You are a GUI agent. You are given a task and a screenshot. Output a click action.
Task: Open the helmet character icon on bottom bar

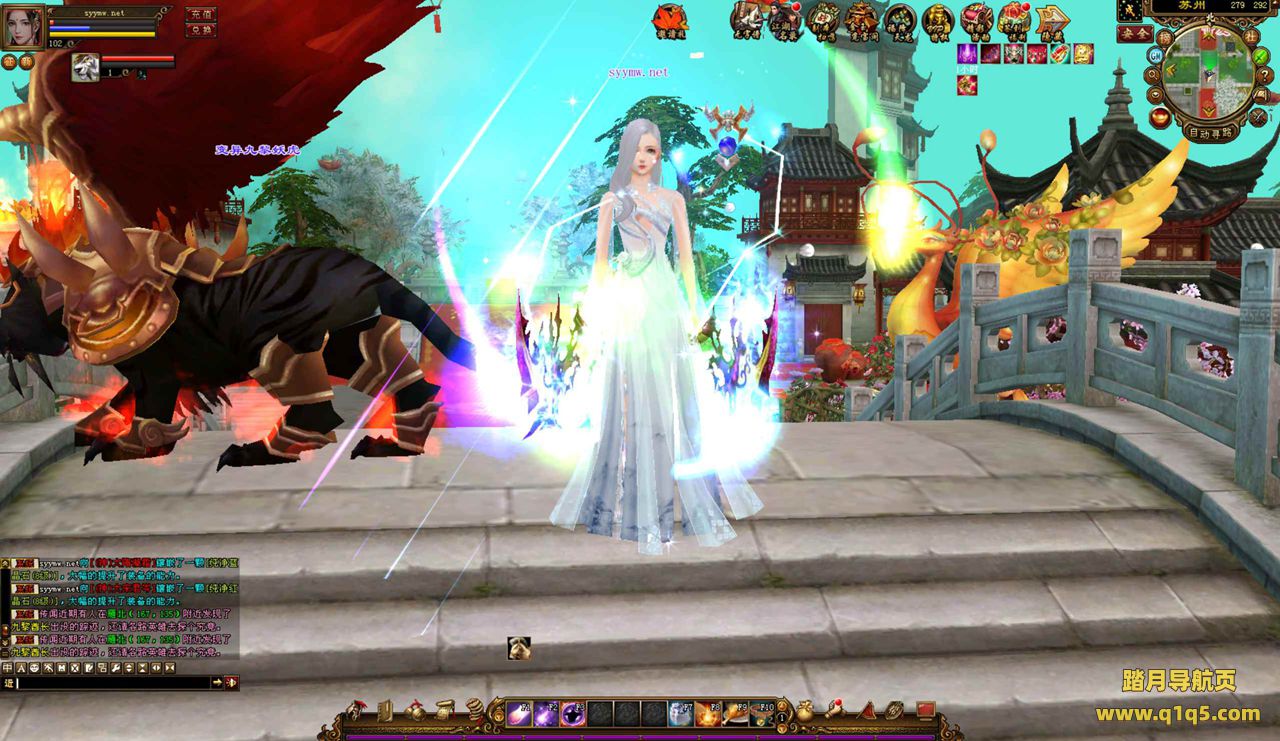tap(356, 711)
